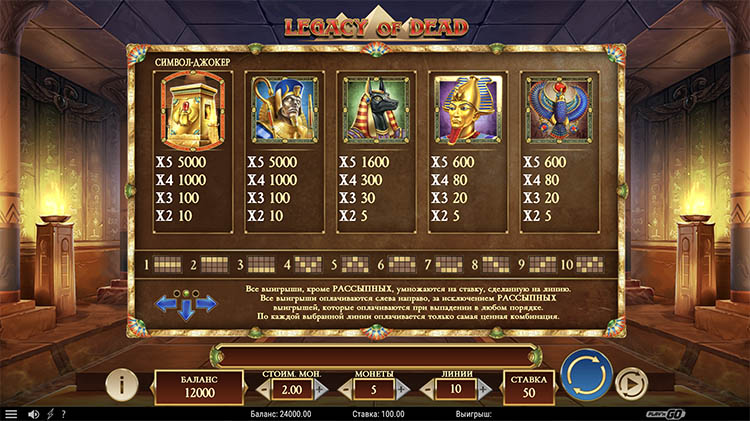Go to the previous paytable page

point(164,304)
